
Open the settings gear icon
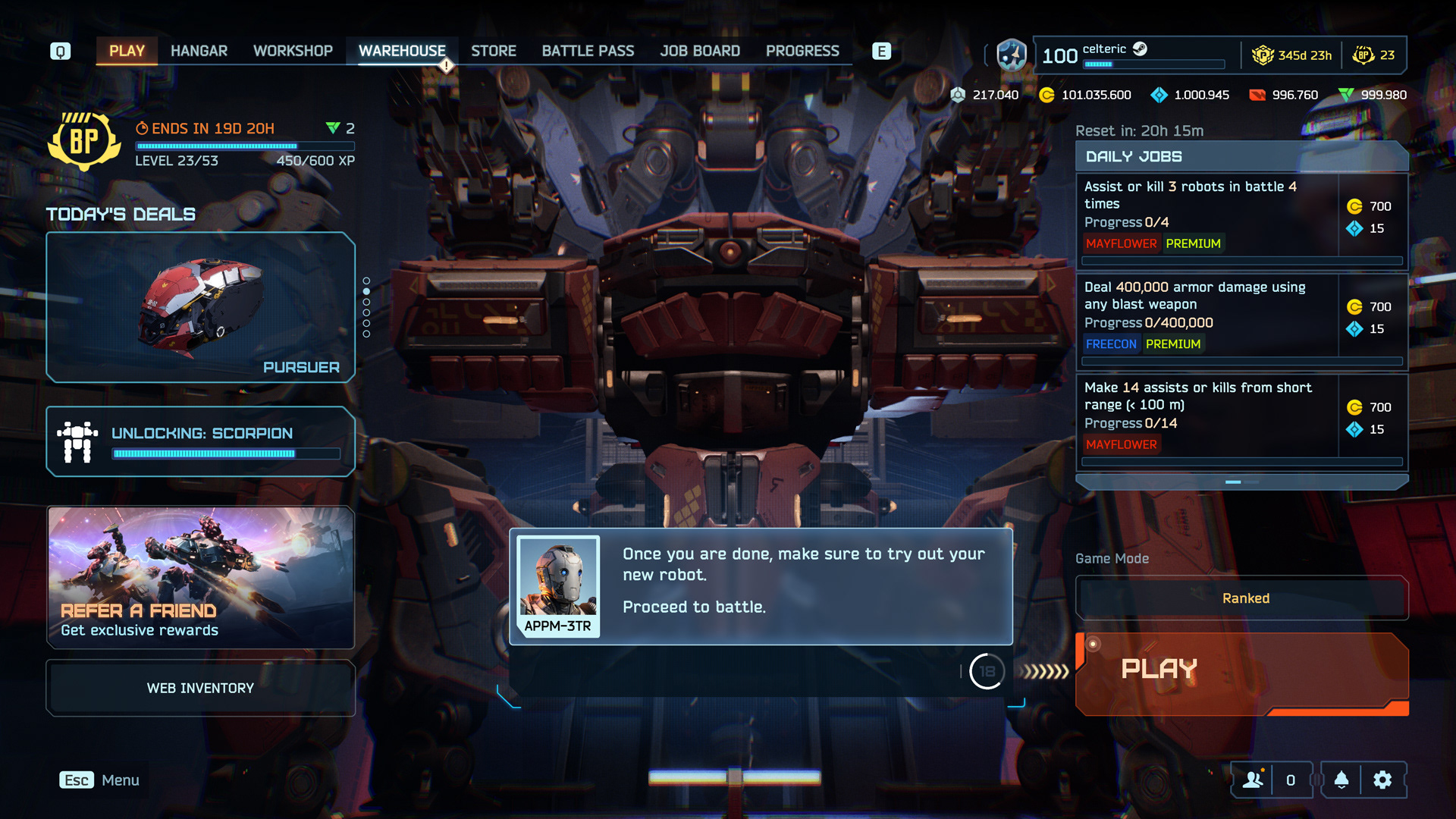point(1382,780)
